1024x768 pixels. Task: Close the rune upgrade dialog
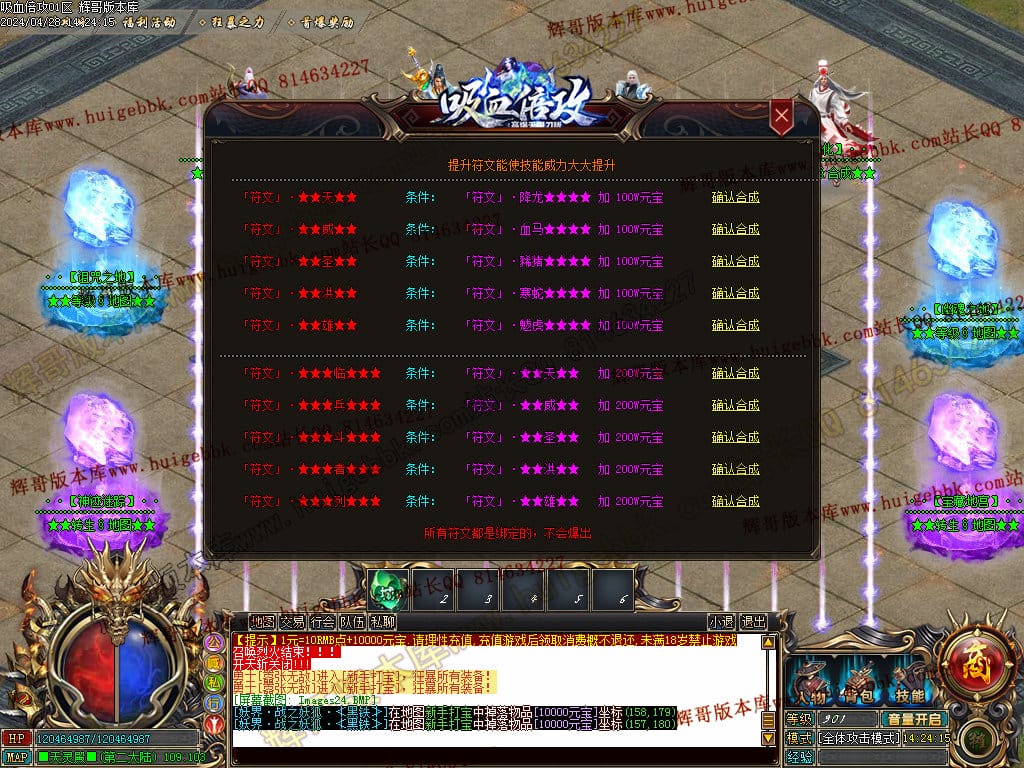click(x=782, y=117)
